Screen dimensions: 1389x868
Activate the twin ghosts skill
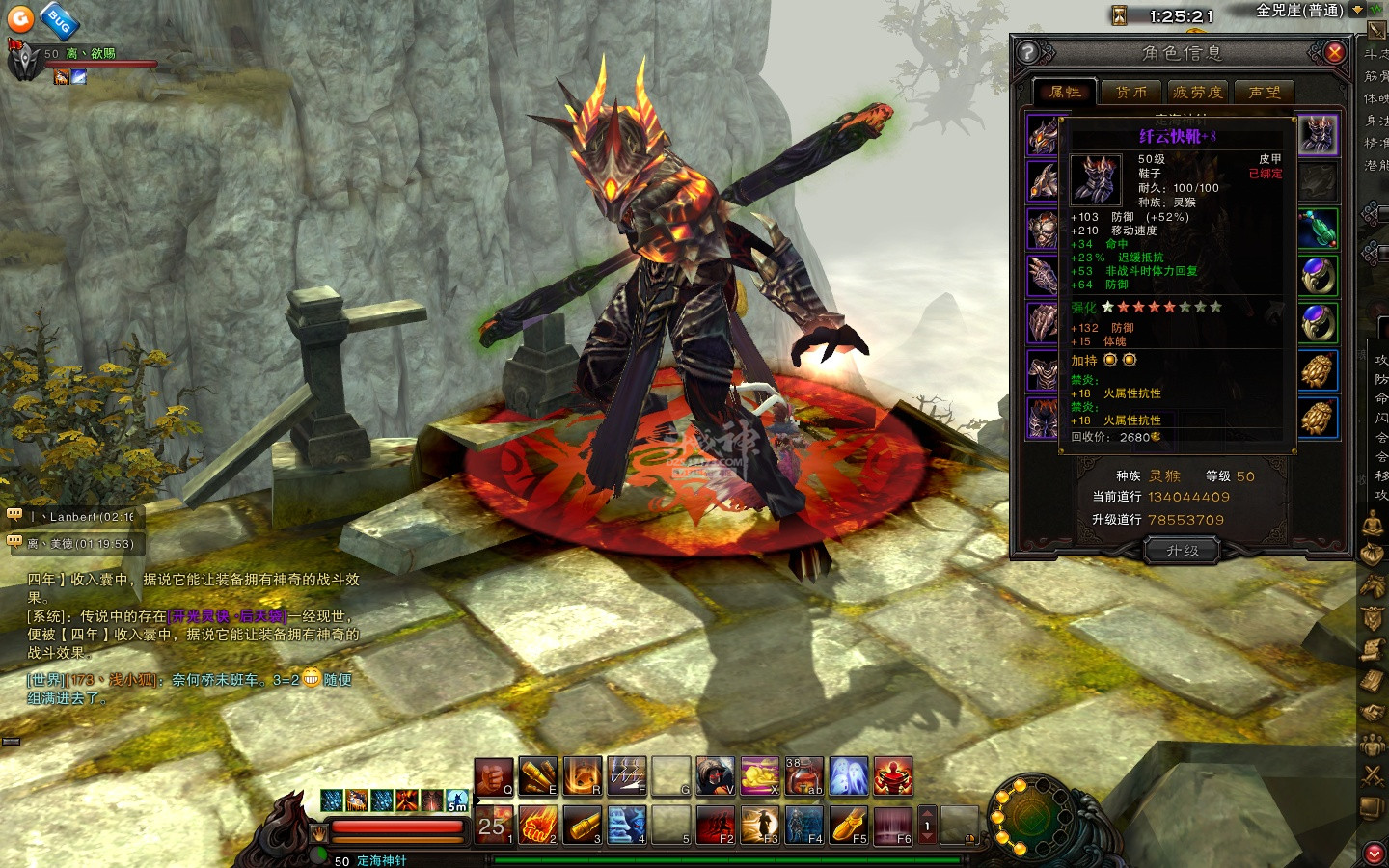tap(849, 776)
